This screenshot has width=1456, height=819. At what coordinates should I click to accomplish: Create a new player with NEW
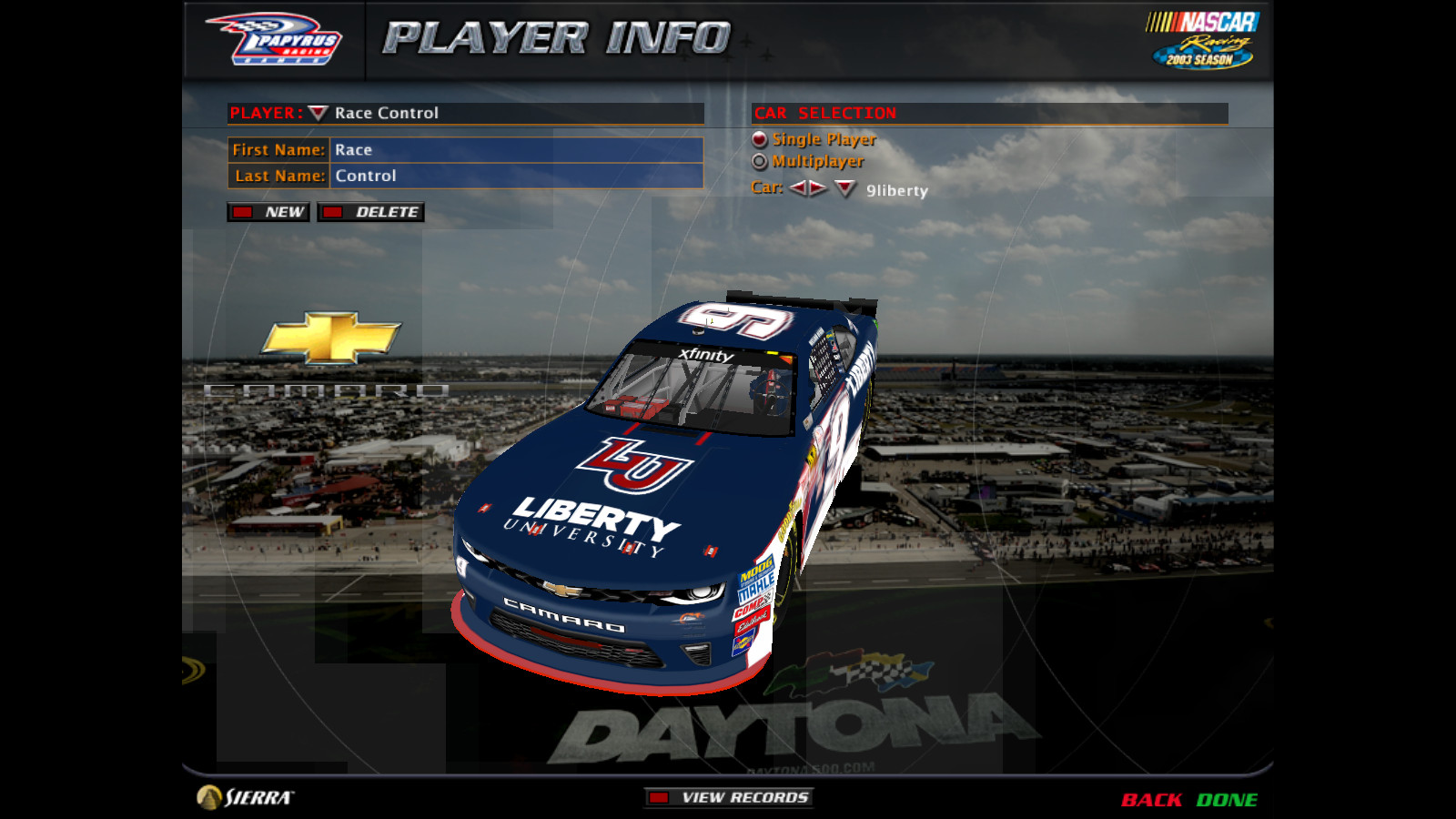[269, 212]
